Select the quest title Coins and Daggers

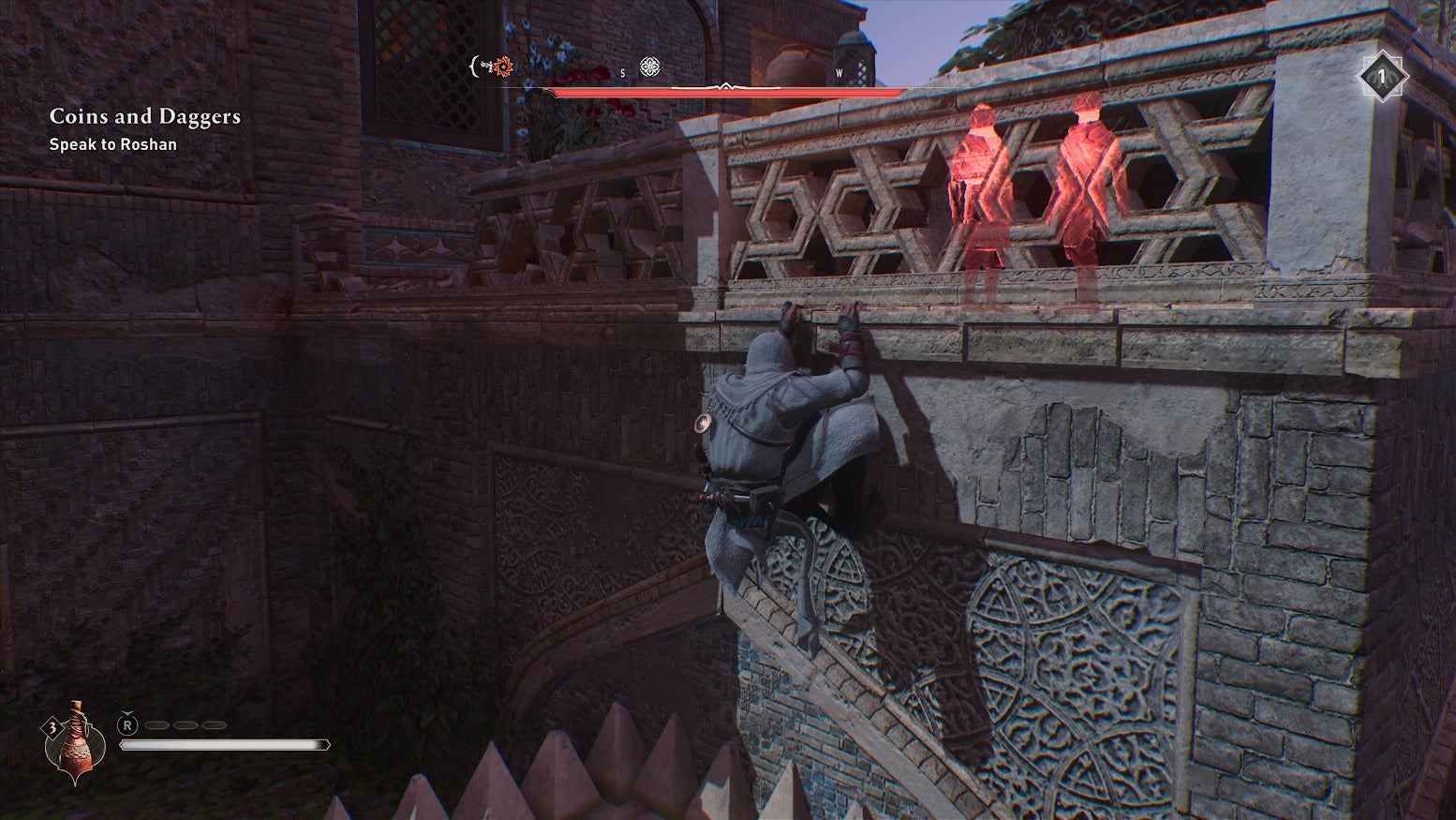(x=144, y=116)
